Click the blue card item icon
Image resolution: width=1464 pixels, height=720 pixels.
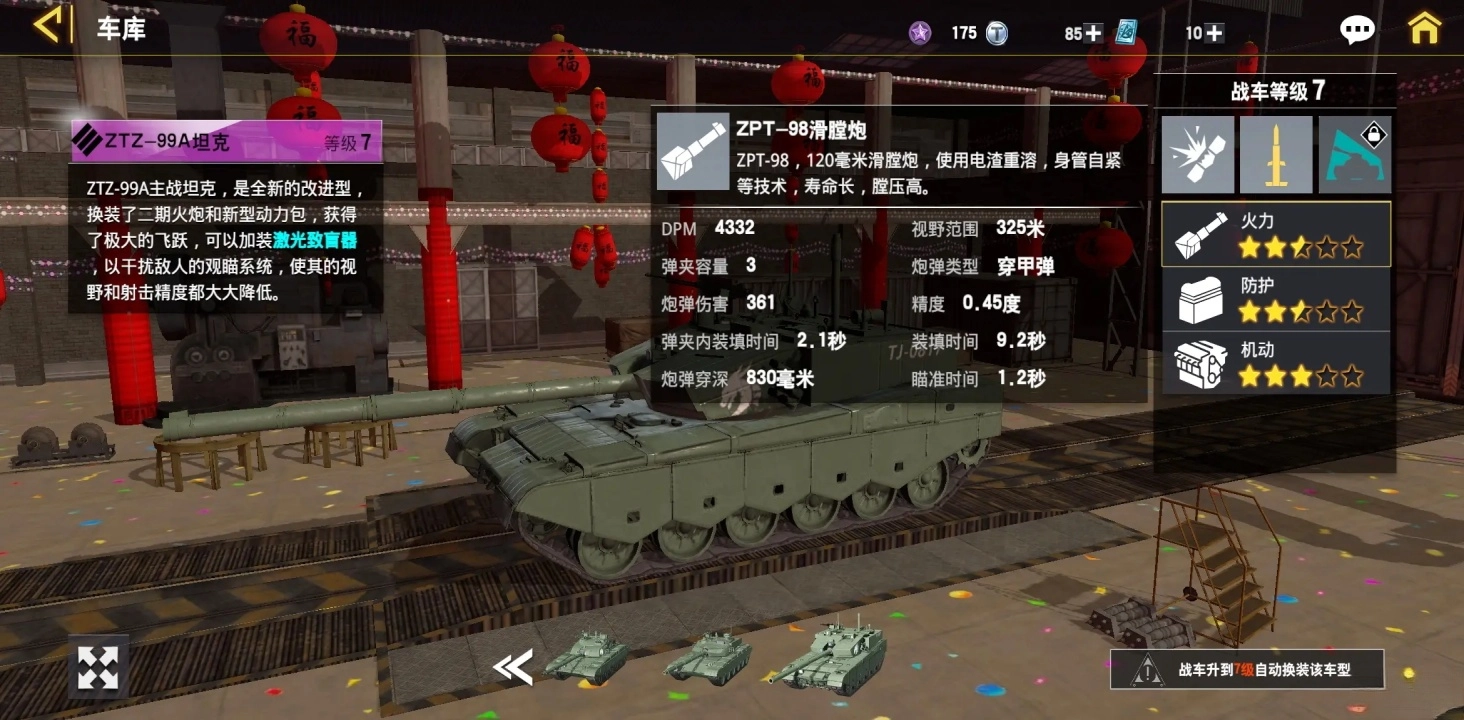click(x=1128, y=32)
